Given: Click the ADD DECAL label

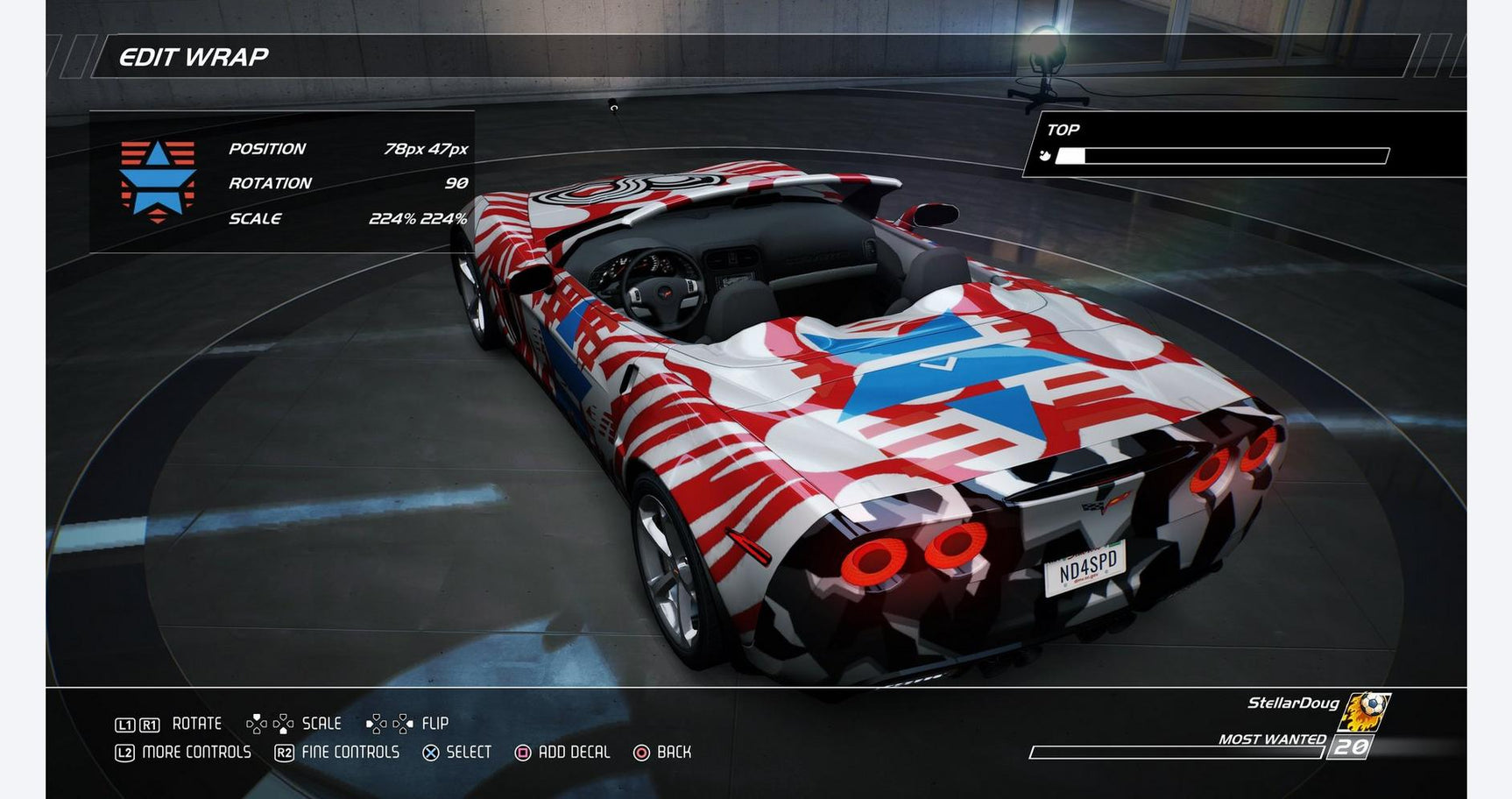Looking at the screenshot, I should (574, 752).
